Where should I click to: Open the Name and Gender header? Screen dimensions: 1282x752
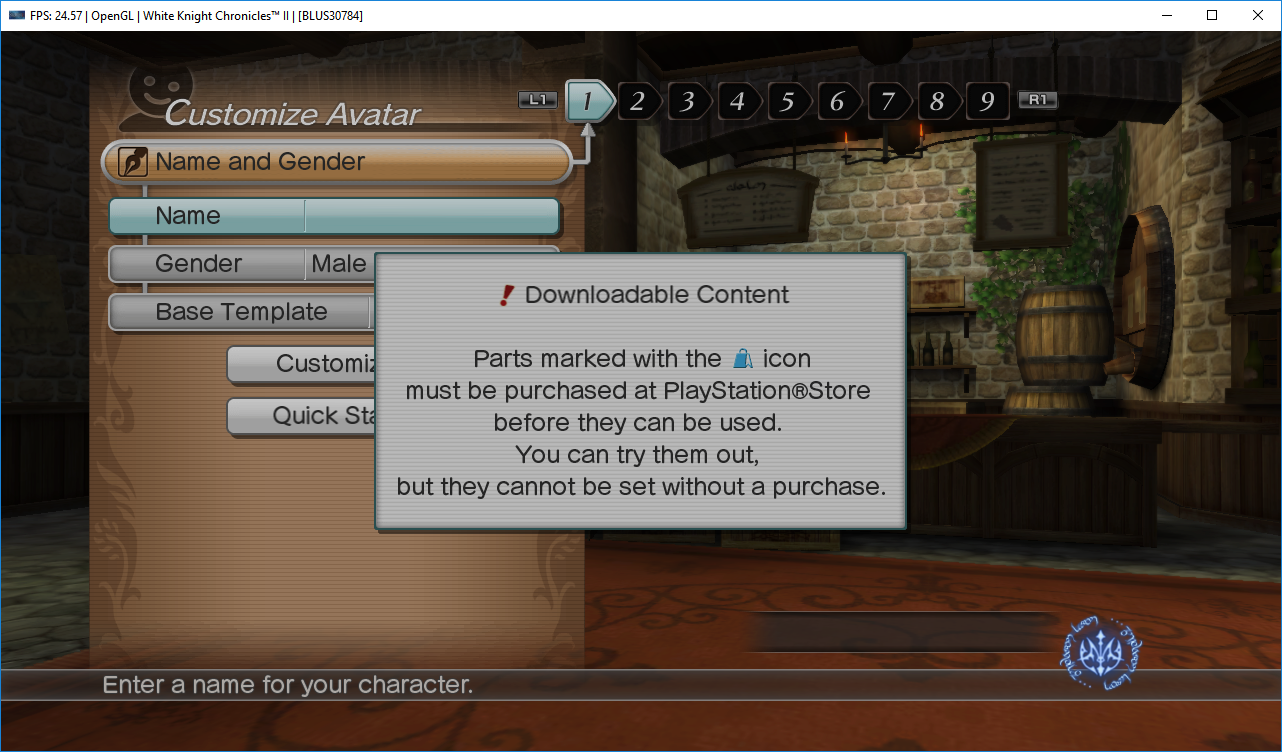tap(336, 162)
